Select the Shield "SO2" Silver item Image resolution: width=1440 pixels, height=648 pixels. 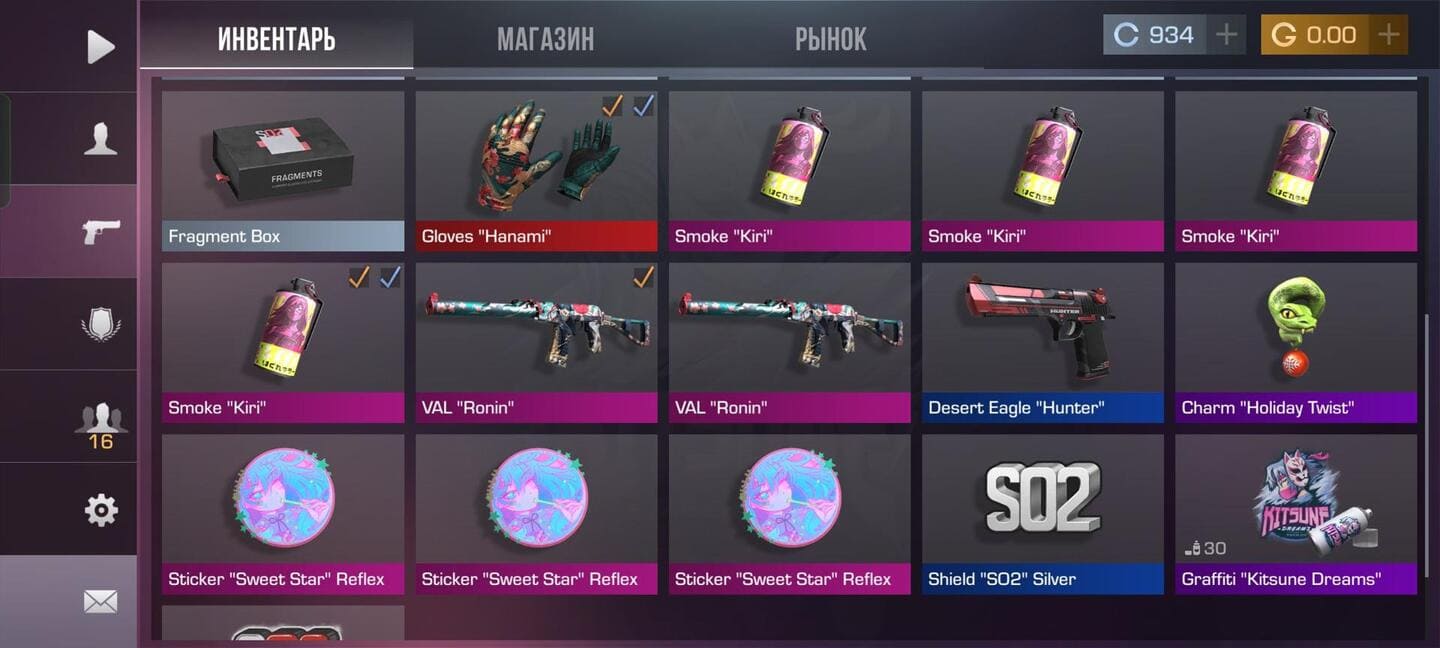(1043, 513)
